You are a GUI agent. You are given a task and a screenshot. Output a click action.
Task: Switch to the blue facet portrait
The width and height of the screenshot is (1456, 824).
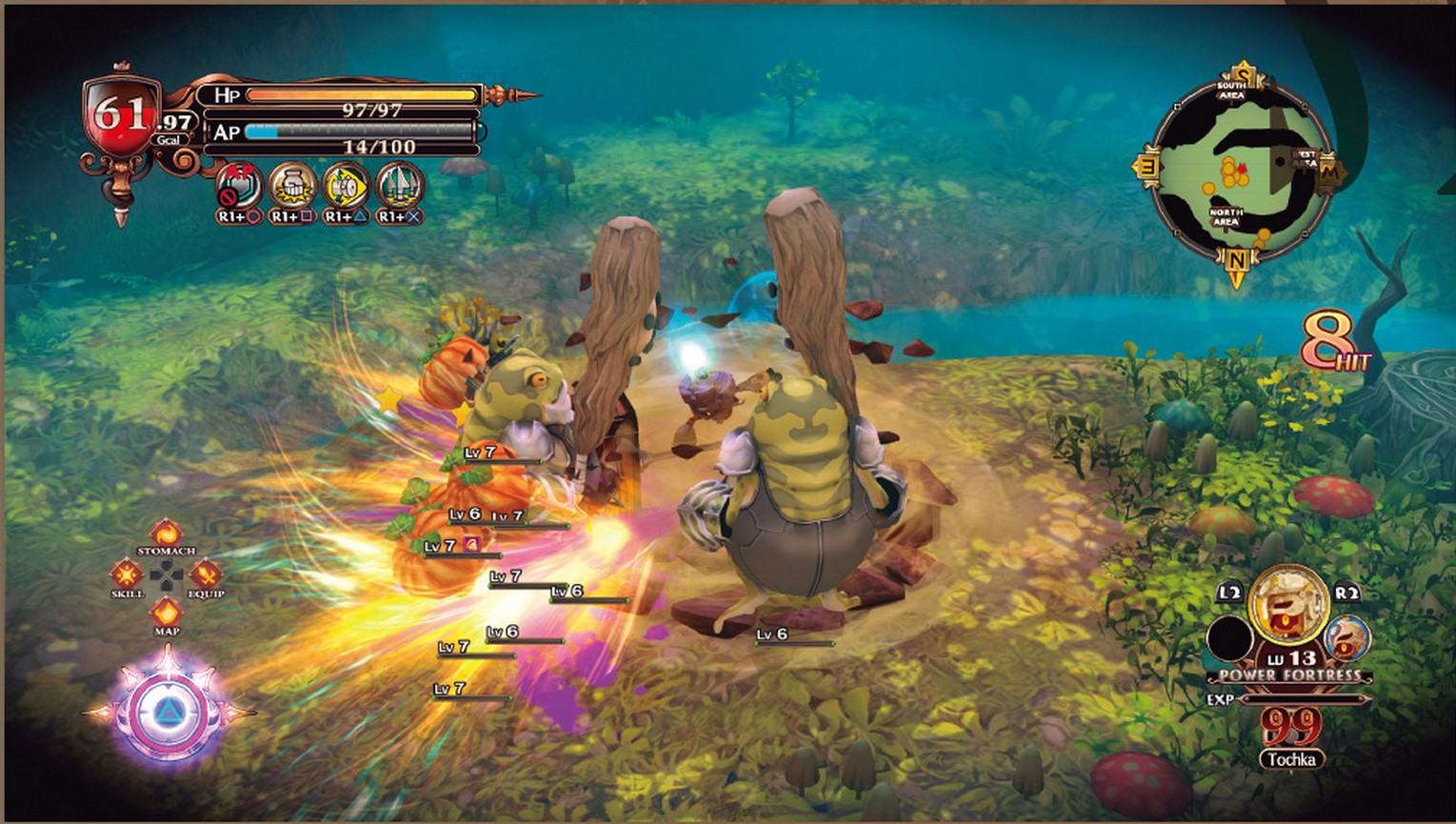(x=1346, y=638)
